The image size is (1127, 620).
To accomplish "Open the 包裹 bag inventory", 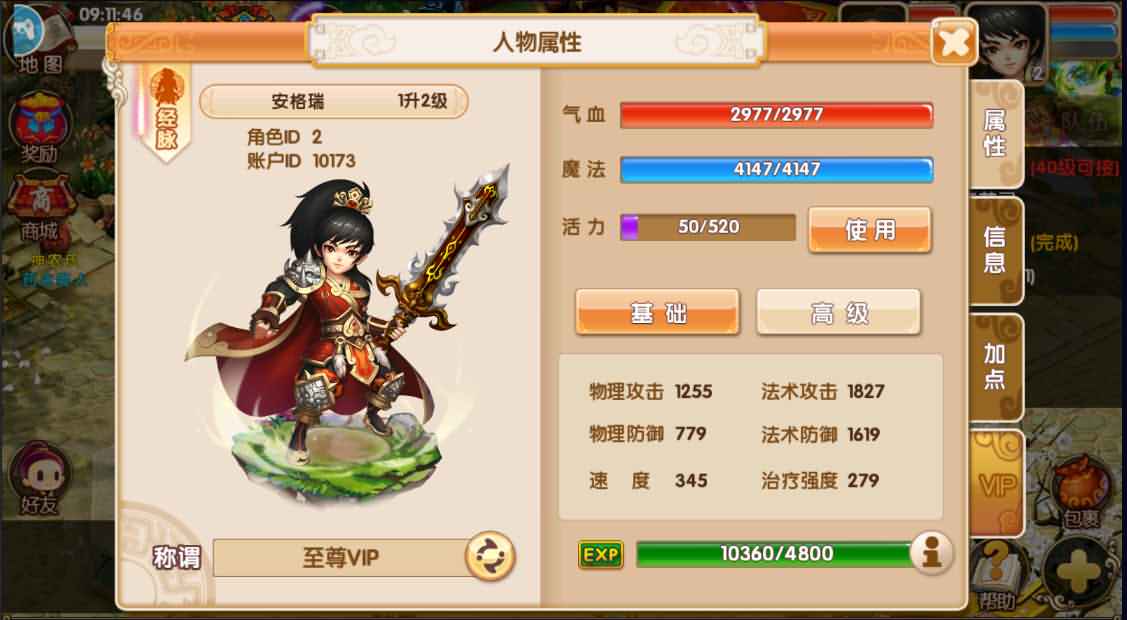I will 1082,490.
